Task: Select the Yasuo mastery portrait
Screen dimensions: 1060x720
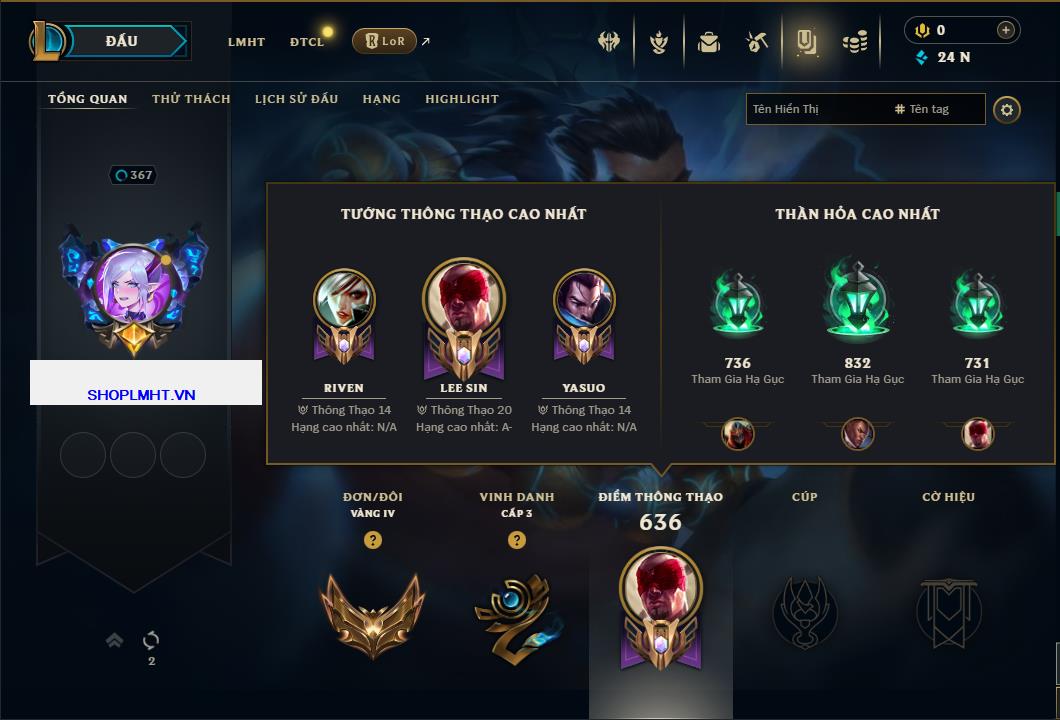Action: point(584,300)
